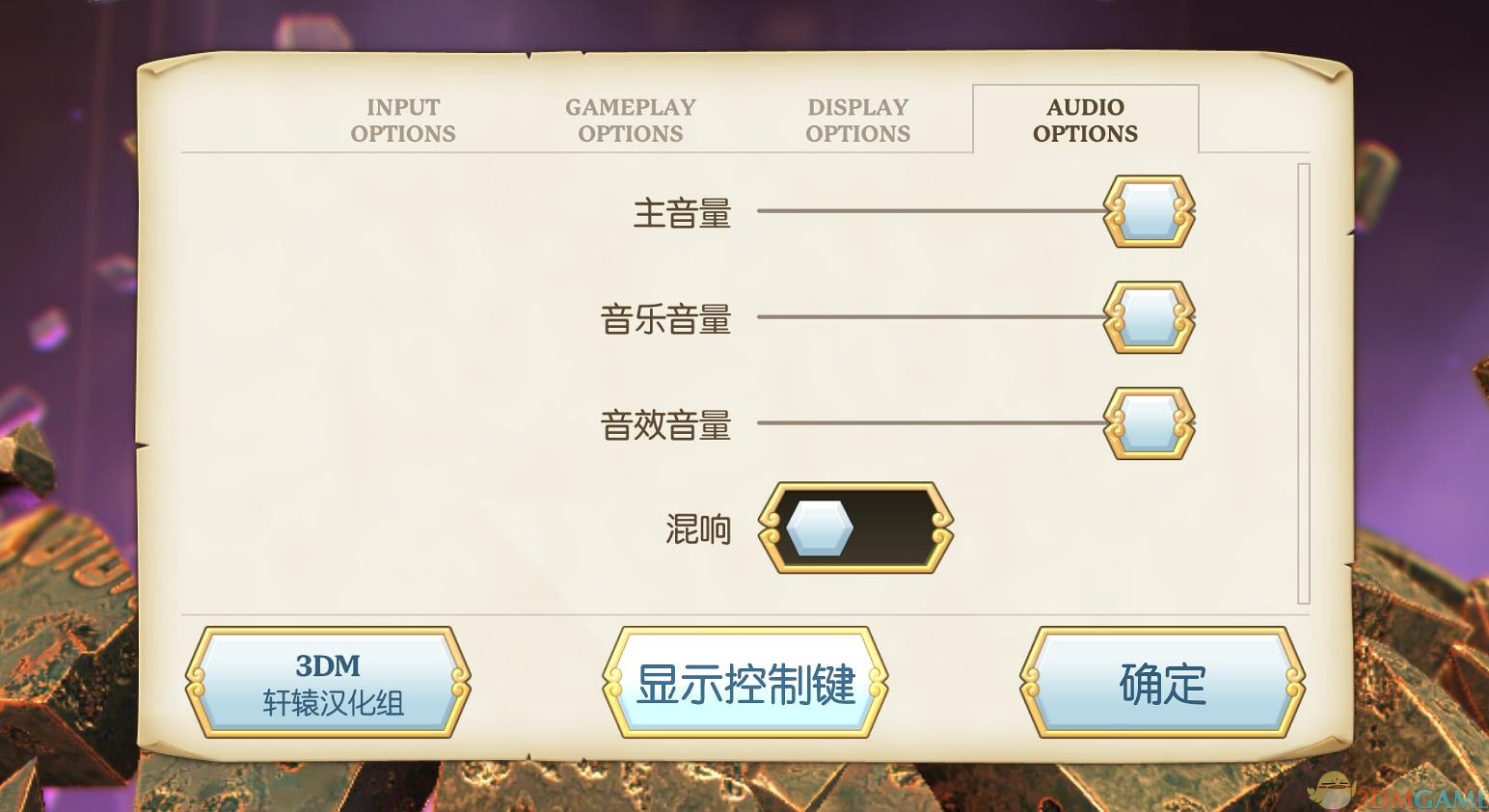
Task: Select the AUDIO OPTIONS tab
Action: [1085, 120]
